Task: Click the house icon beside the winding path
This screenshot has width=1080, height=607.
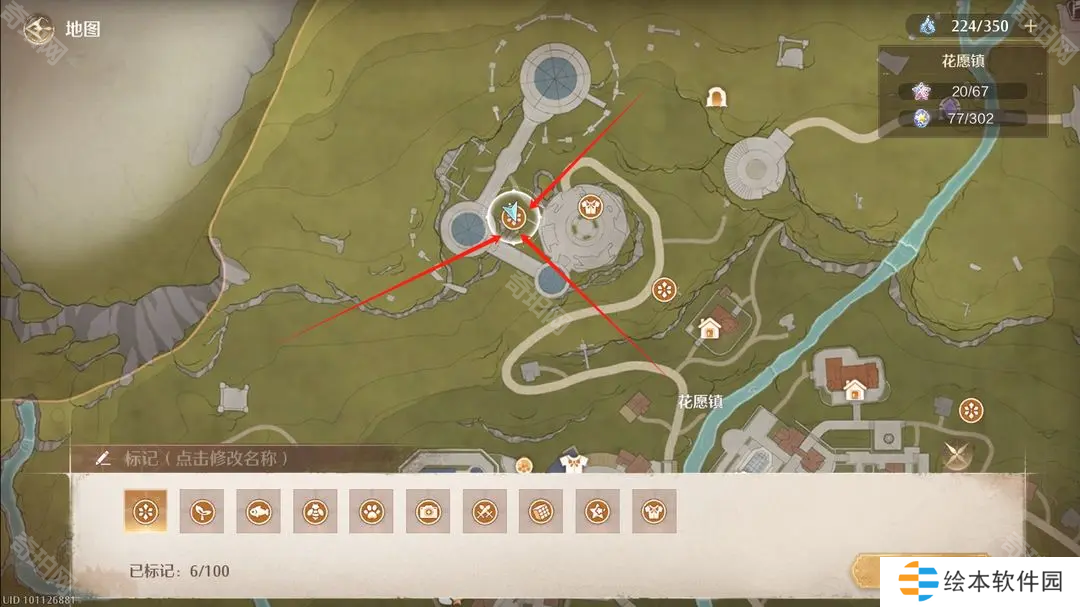Action: click(x=710, y=327)
